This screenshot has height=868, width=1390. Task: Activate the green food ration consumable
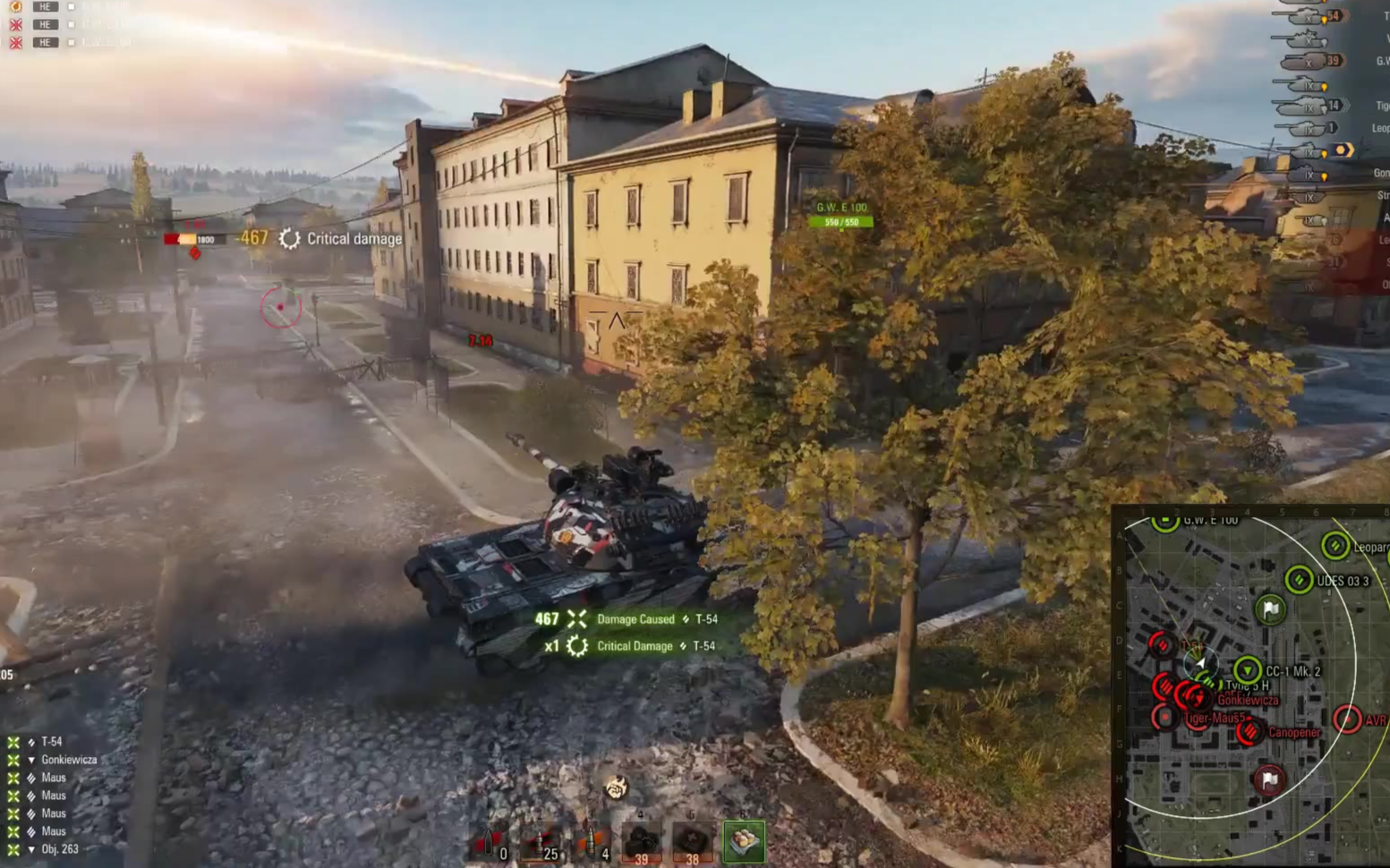(x=744, y=841)
